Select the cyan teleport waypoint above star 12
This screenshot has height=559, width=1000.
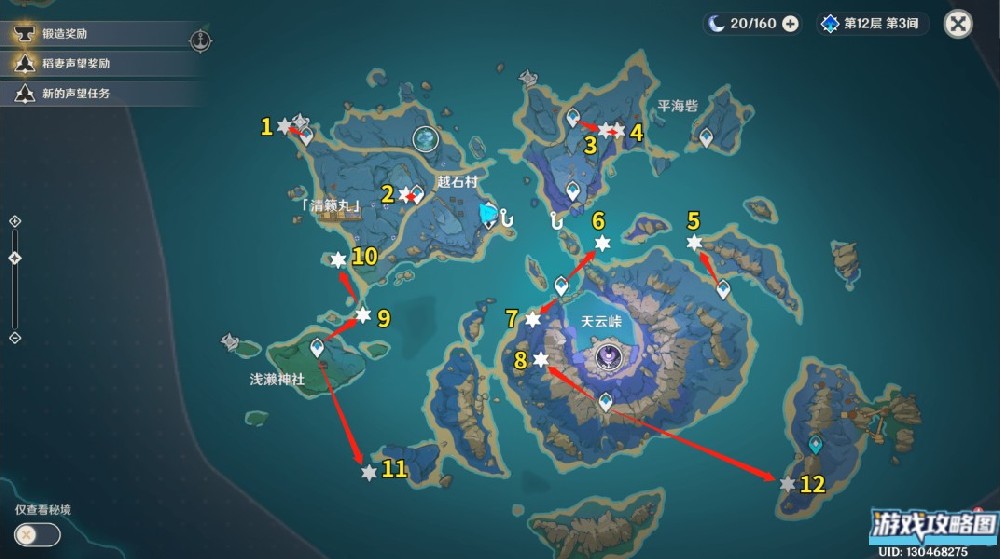pos(815,445)
